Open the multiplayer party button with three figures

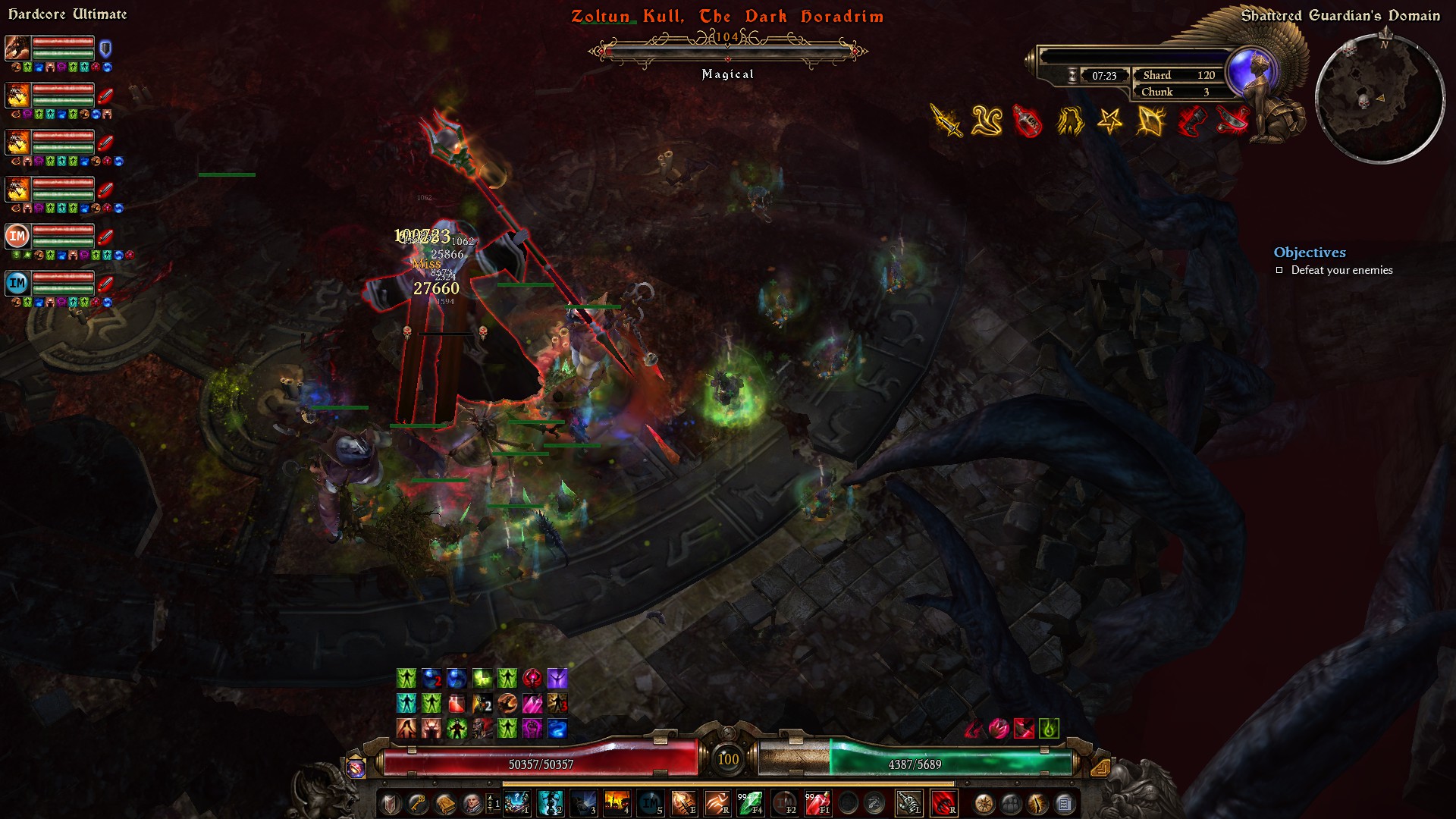[x=1012, y=803]
